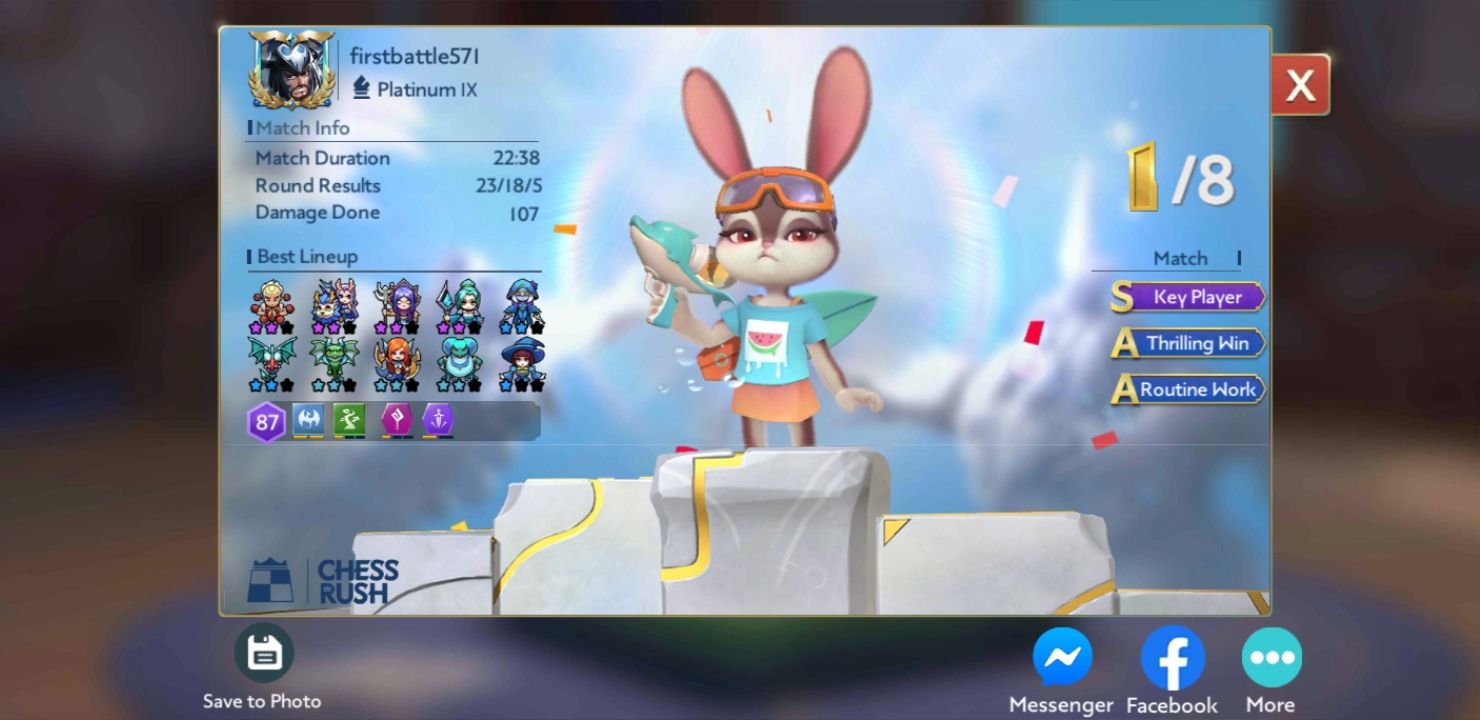Tap the player name firstbattle571
Screen dimensions: 1480x720
pyautogui.click(x=414, y=56)
